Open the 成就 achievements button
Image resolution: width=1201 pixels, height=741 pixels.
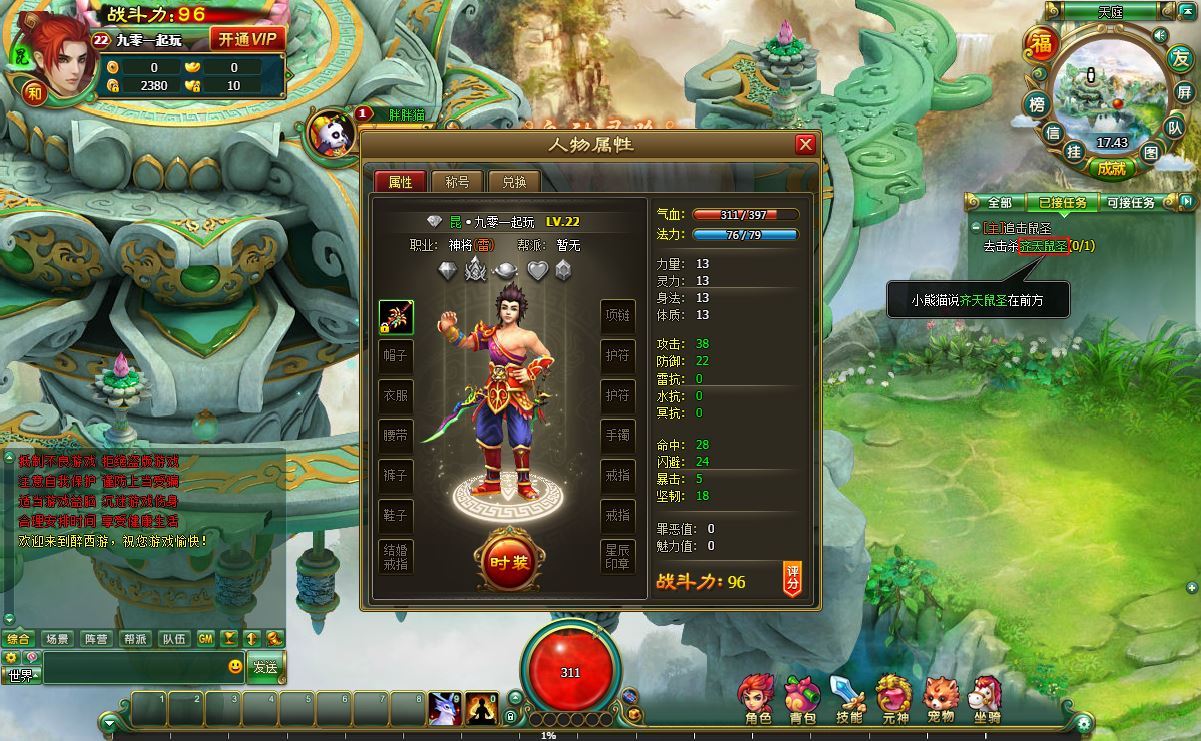[1111, 169]
